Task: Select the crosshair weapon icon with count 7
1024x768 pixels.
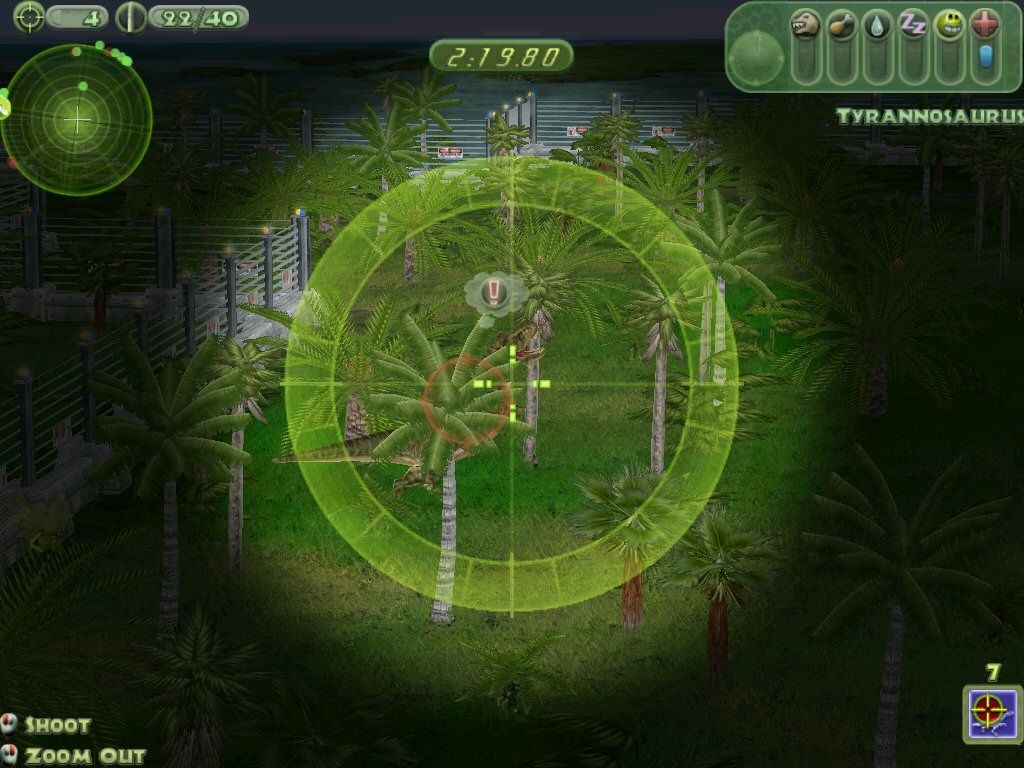Action: pos(992,713)
